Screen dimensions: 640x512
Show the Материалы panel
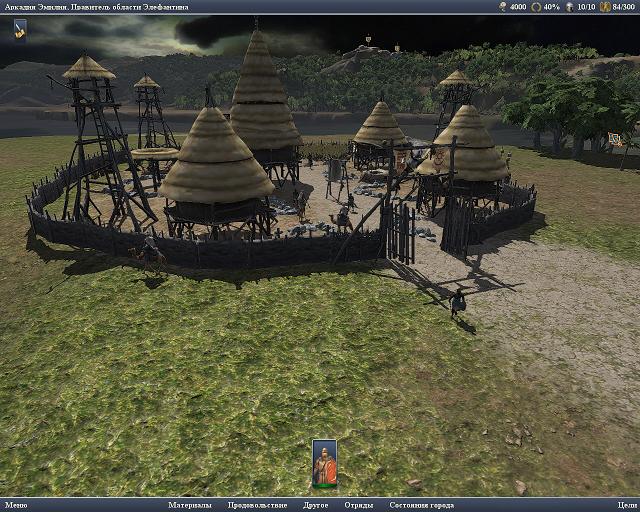[x=190, y=505]
